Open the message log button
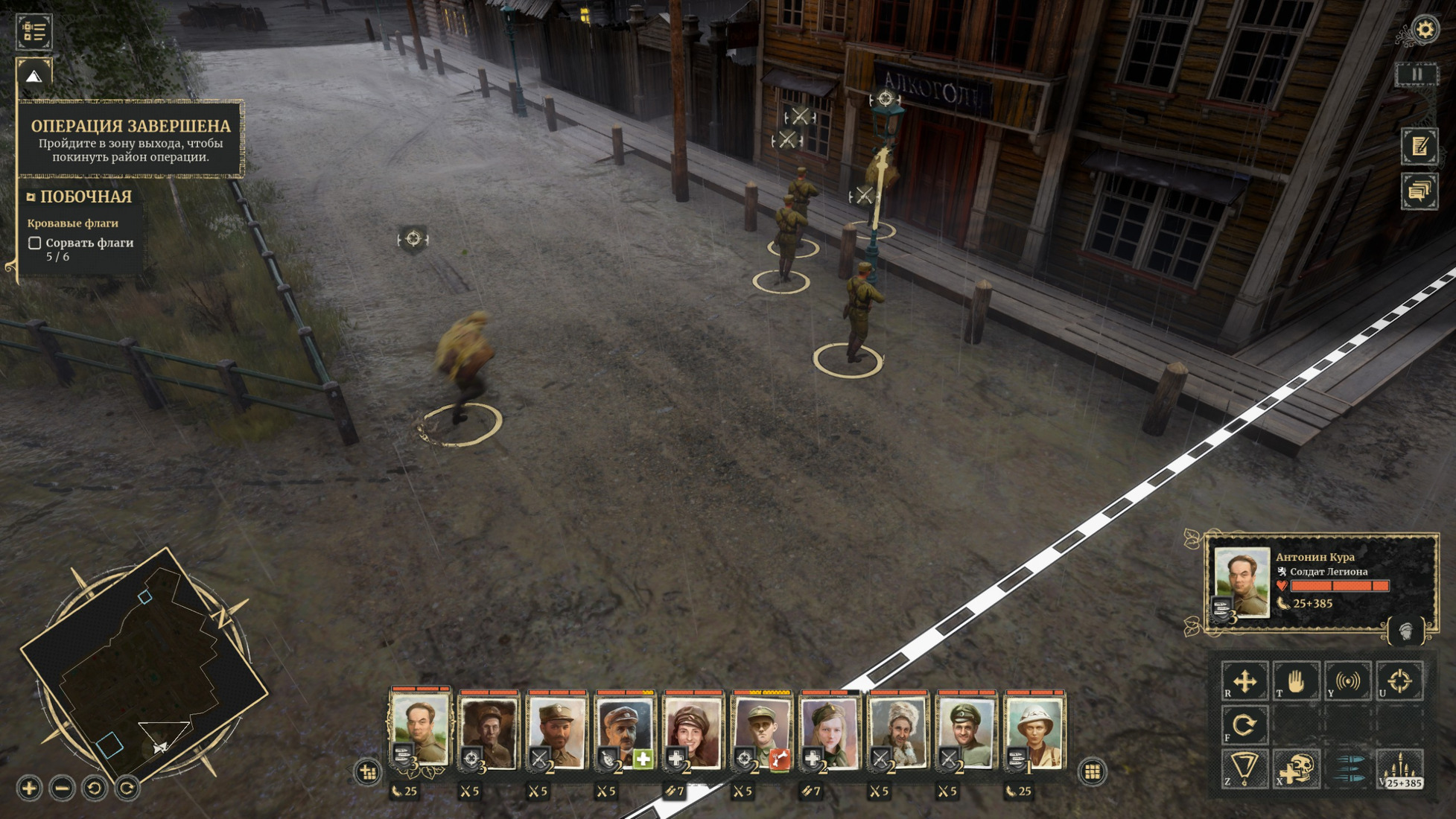 tap(1419, 191)
